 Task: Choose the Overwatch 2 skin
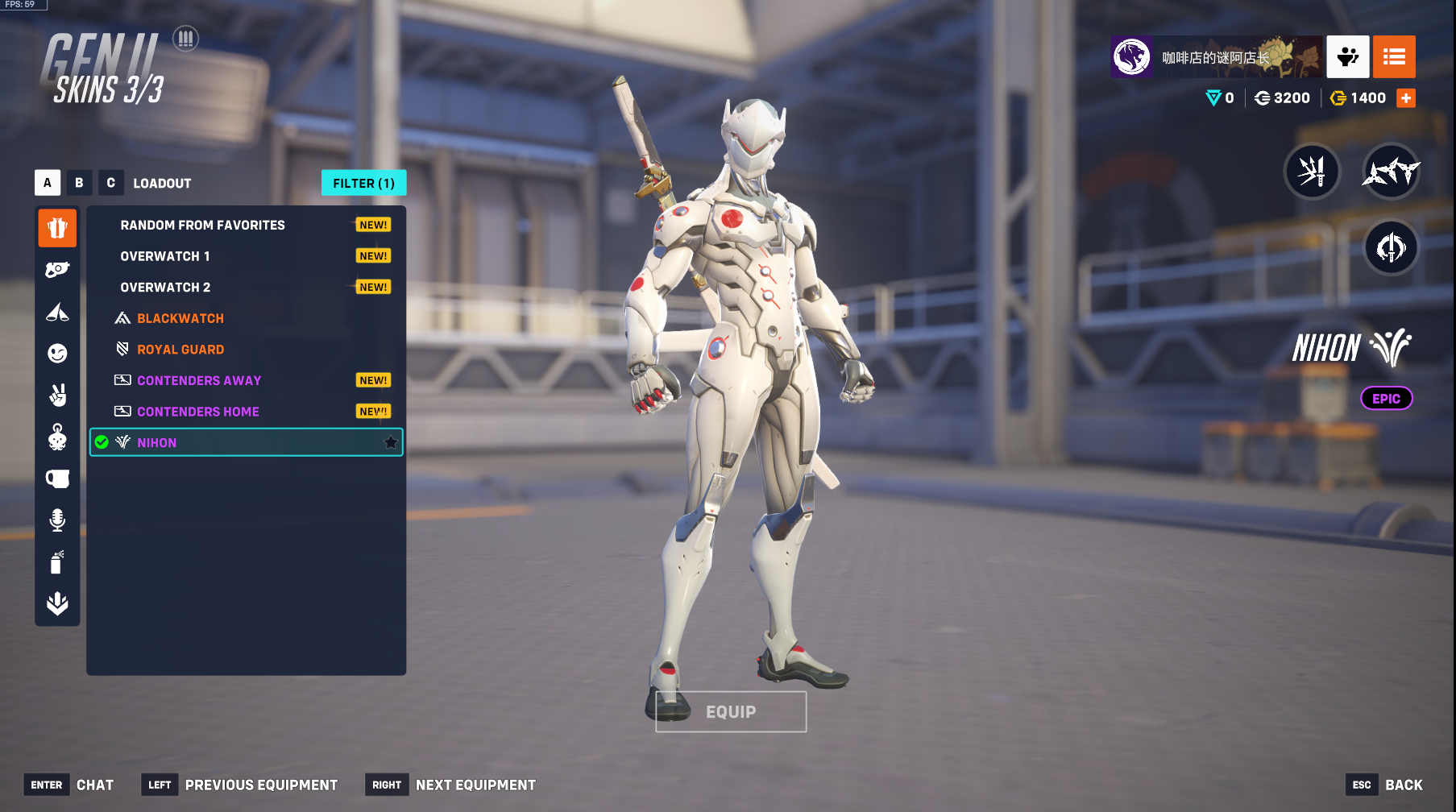tap(165, 288)
